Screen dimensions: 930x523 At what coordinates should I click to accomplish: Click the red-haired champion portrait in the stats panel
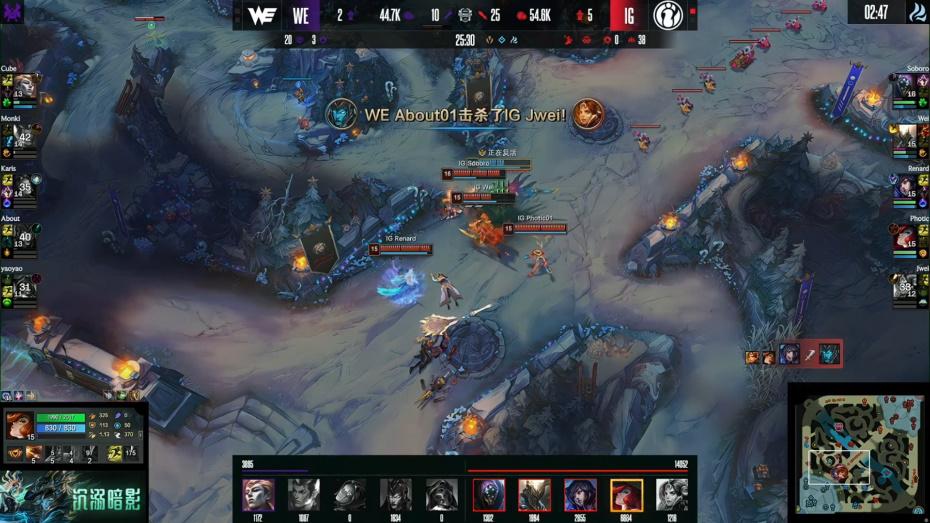[19, 426]
